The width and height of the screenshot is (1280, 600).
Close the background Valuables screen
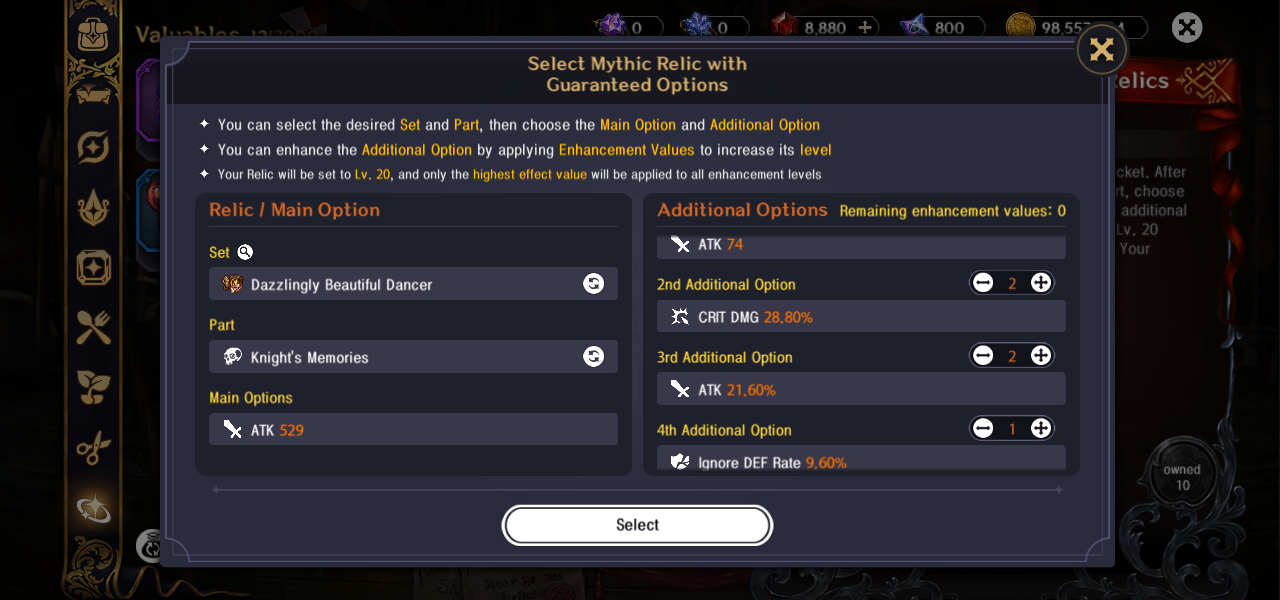[x=1187, y=27]
